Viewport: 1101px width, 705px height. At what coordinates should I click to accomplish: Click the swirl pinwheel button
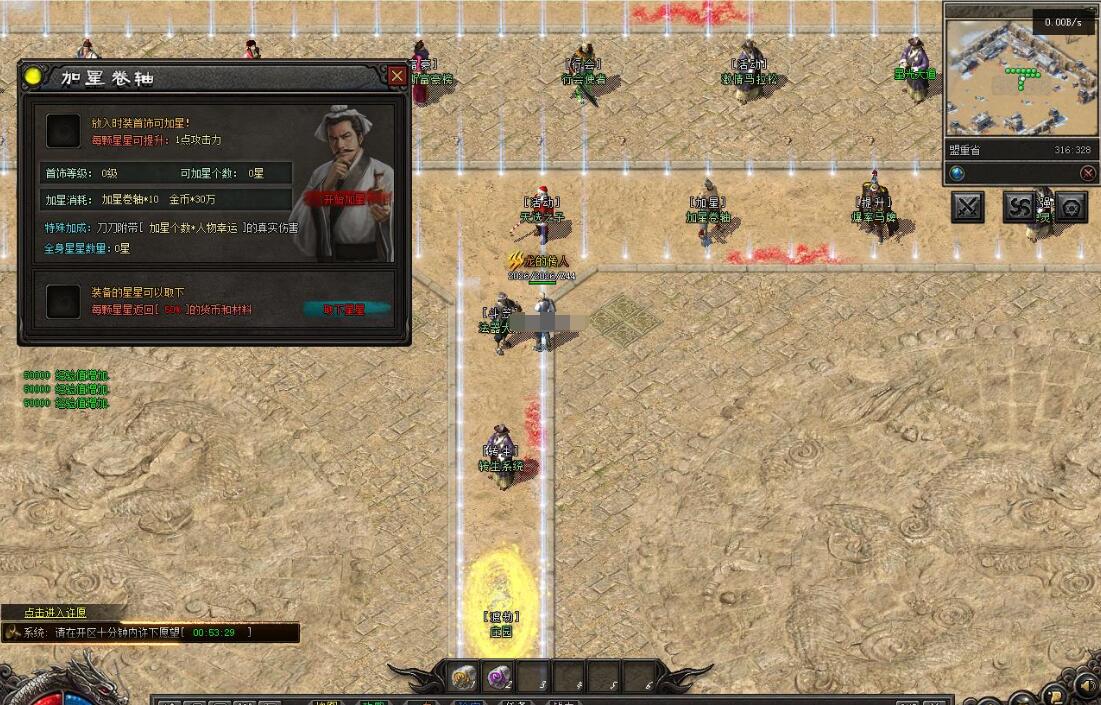[x=1020, y=207]
